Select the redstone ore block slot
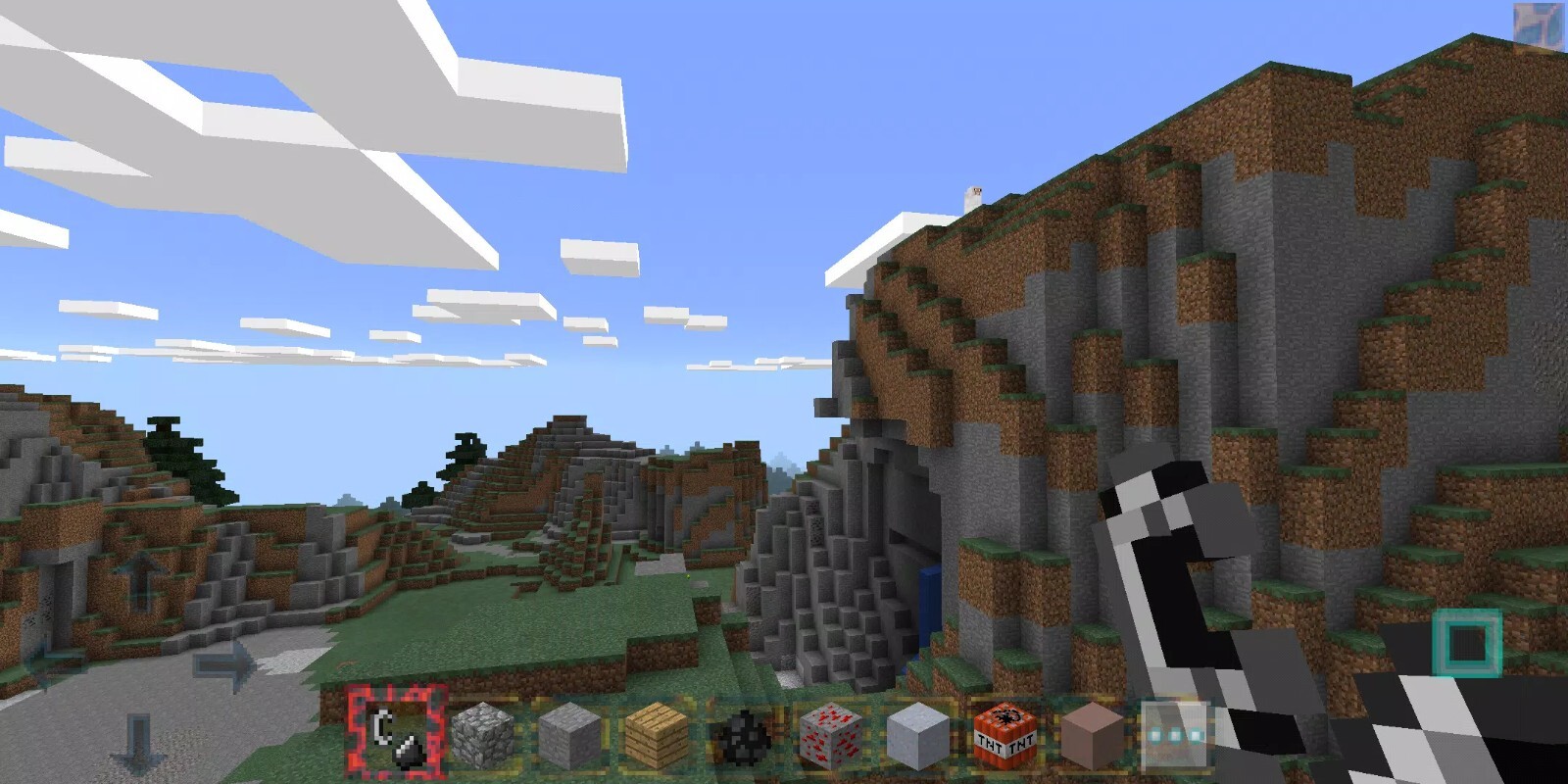This screenshot has height=784, width=1568. [829, 734]
